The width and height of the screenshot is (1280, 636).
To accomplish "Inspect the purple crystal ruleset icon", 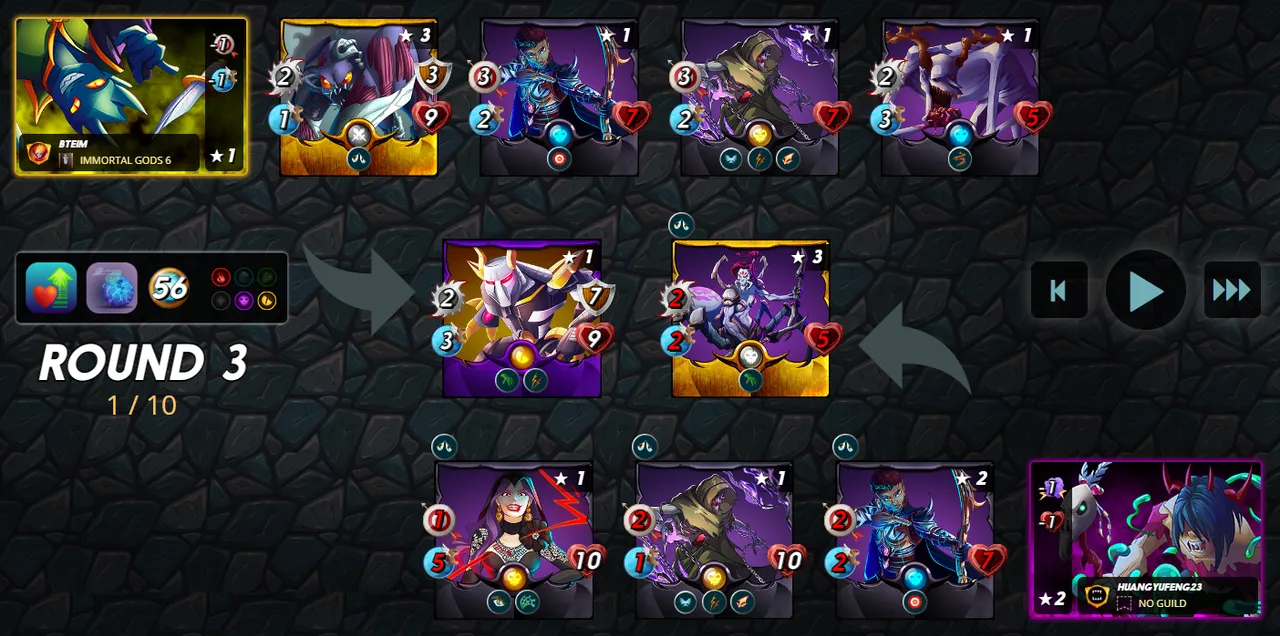I will [111, 288].
